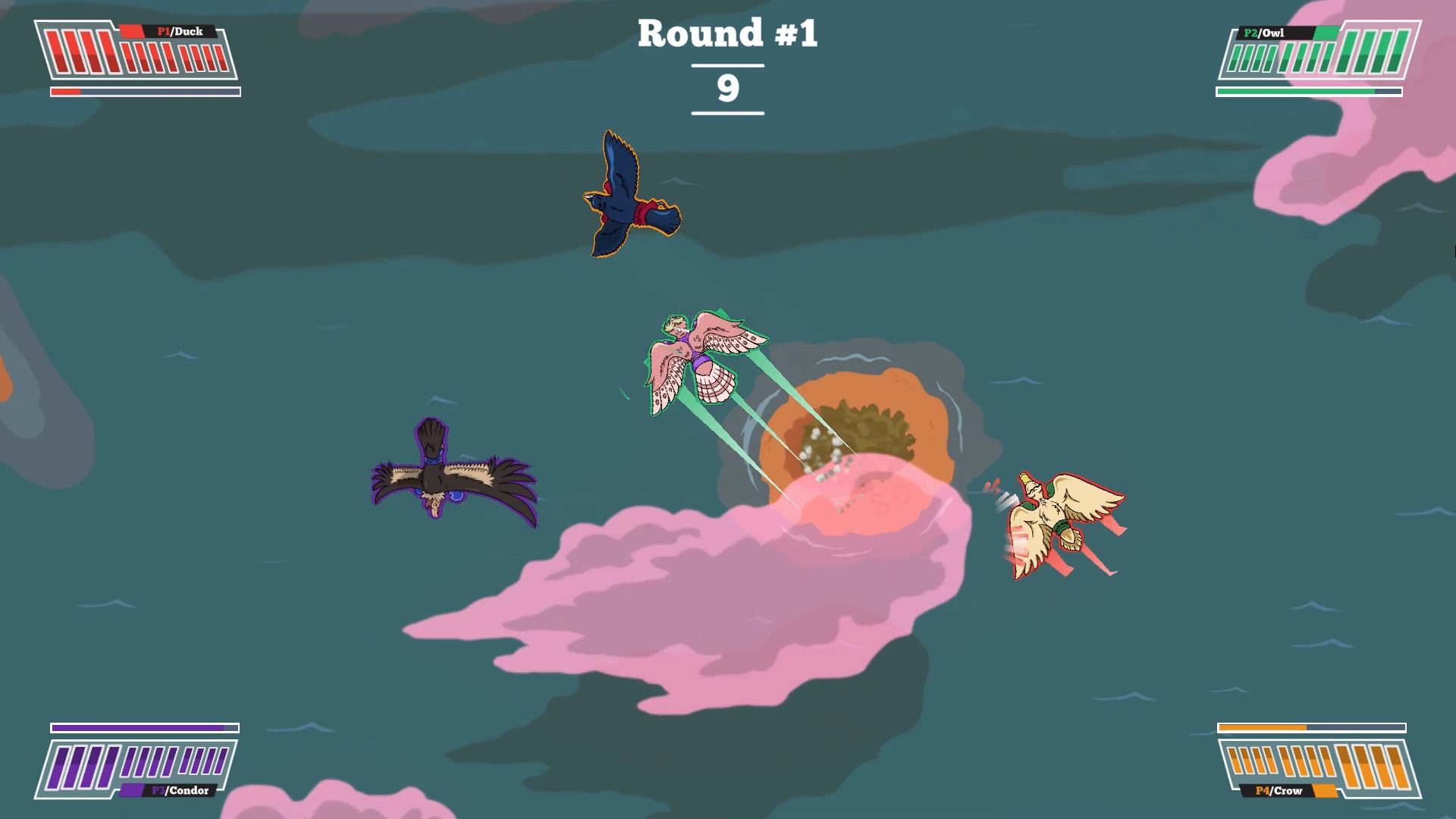Select the P3/Condor nameplate
Viewport: 1456px width, 819px height.
179,791
